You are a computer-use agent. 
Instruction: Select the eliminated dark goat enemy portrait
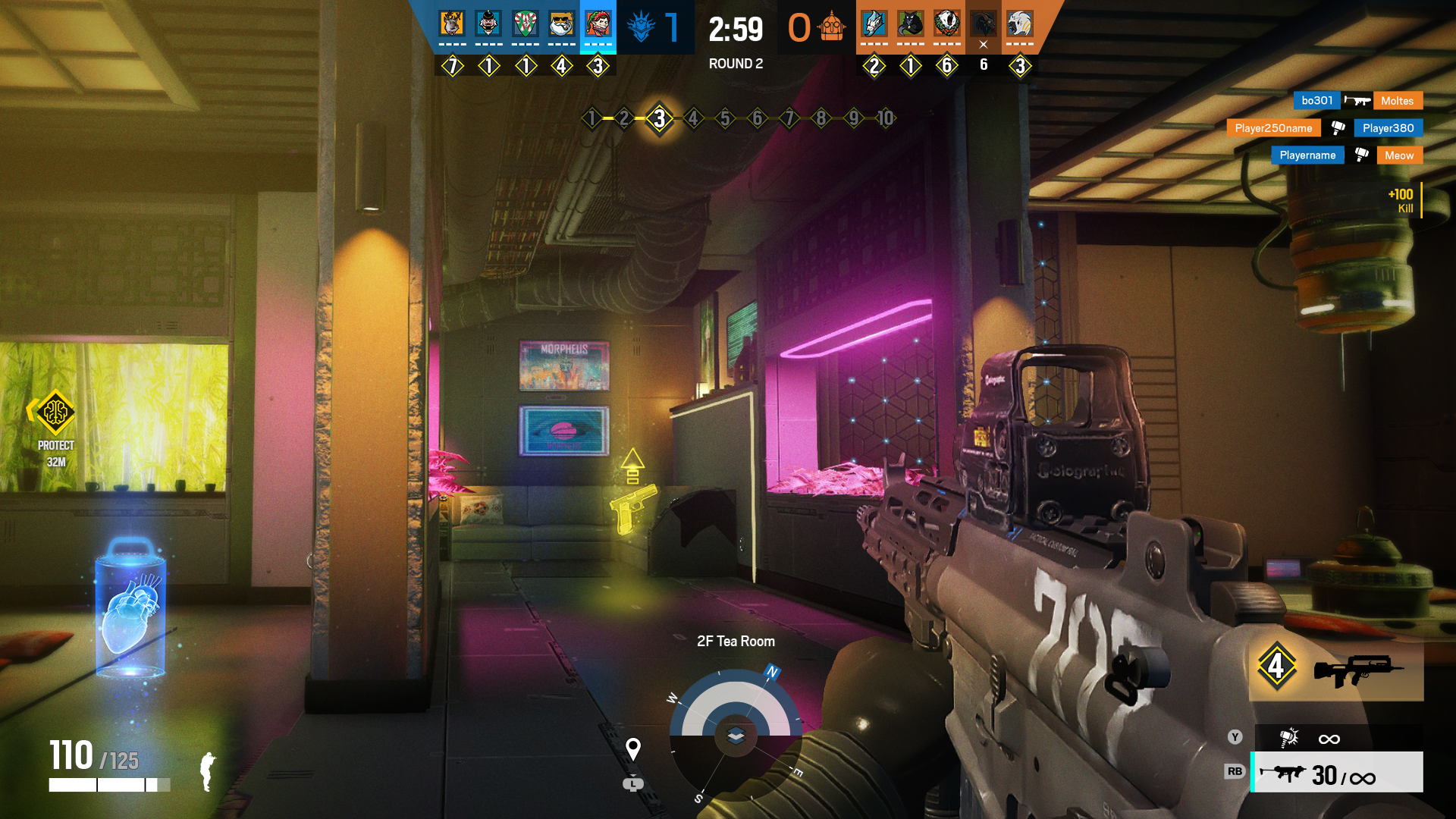[x=984, y=24]
